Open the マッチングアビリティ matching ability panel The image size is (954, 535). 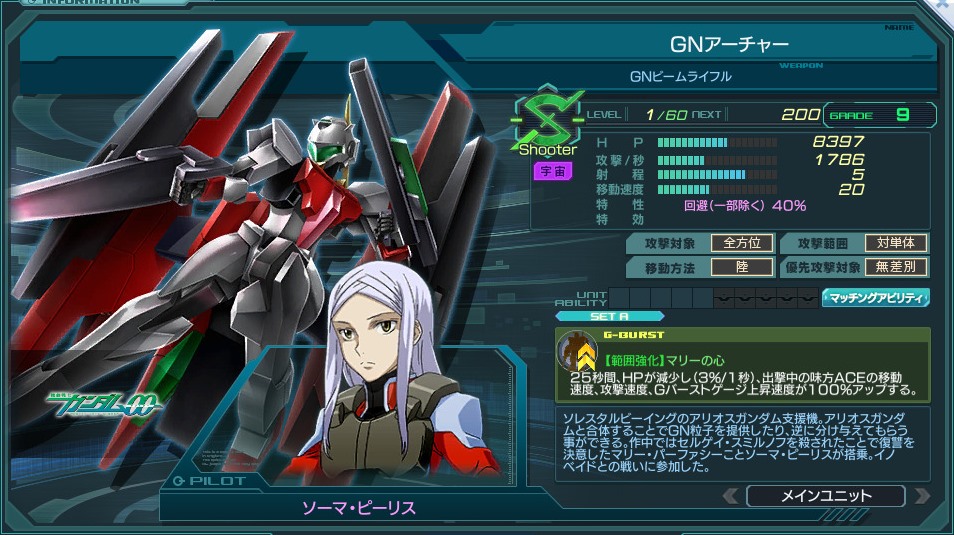[876, 297]
